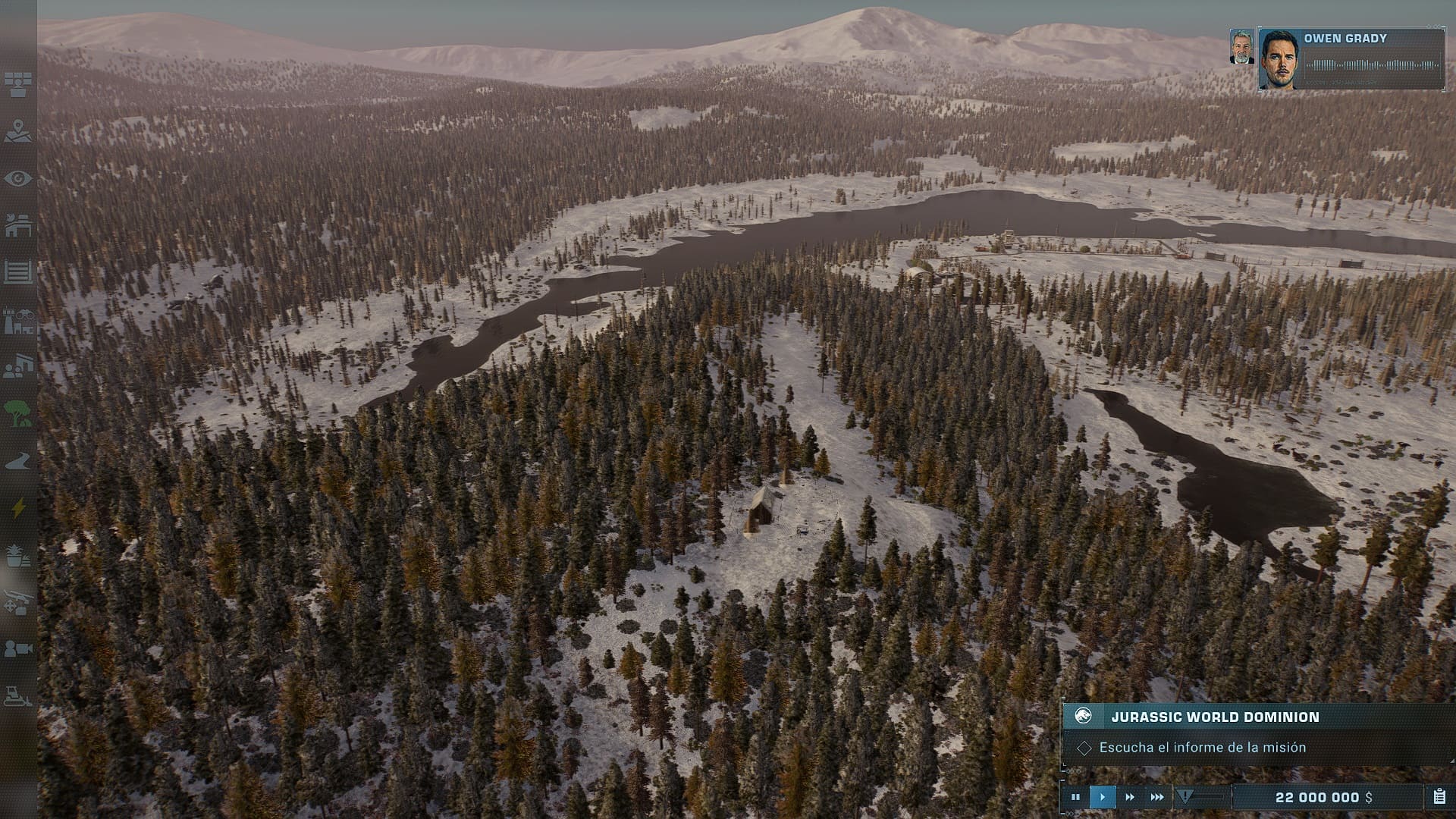Open the guest buildings menu
Screen dimensions: 1456x819
pyautogui.click(x=17, y=368)
